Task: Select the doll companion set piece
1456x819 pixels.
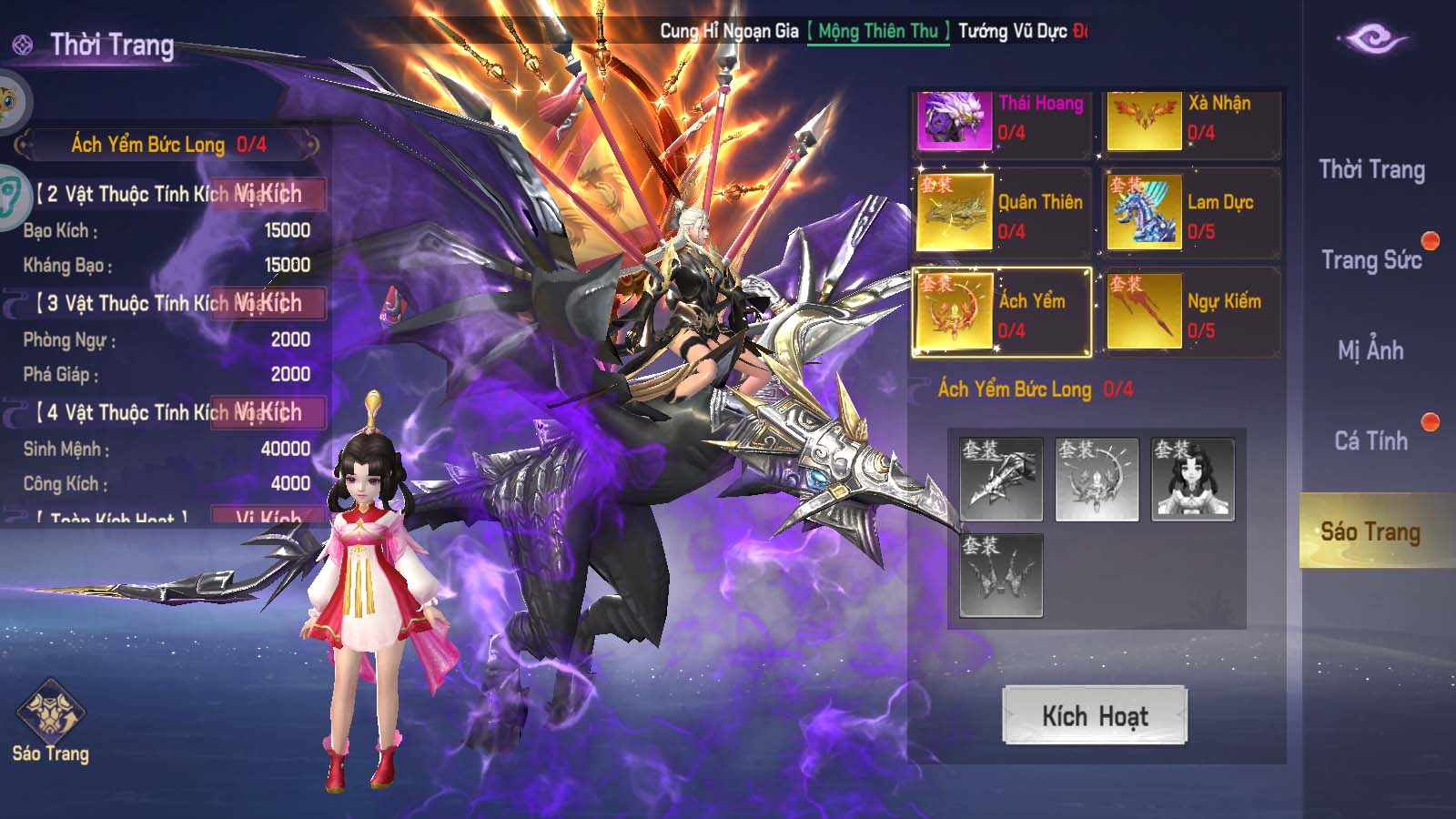Action: pyautogui.click(x=1193, y=480)
